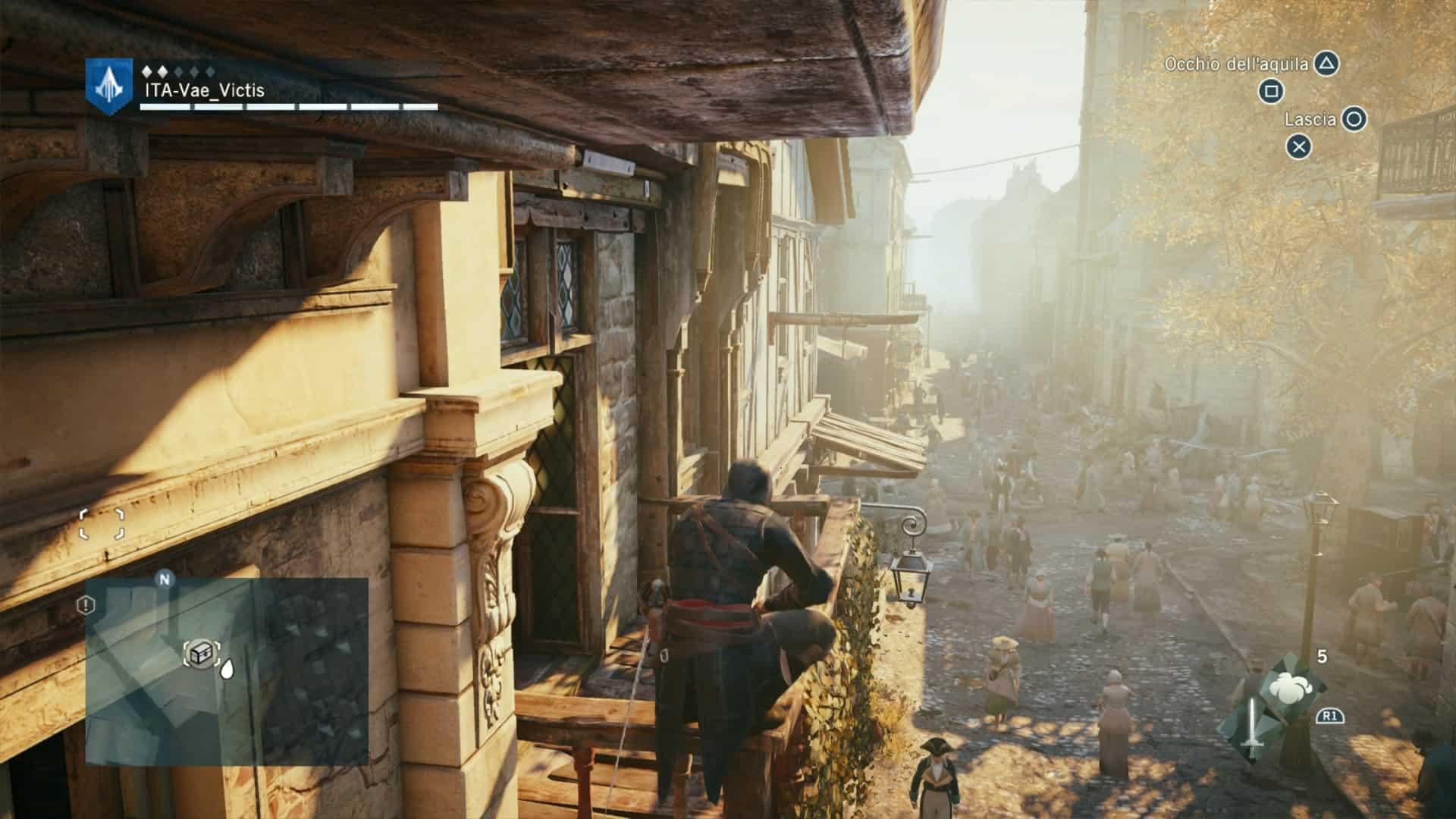Click the north compass indicator on minimap
This screenshot has width=1456, height=819.
tap(165, 579)
